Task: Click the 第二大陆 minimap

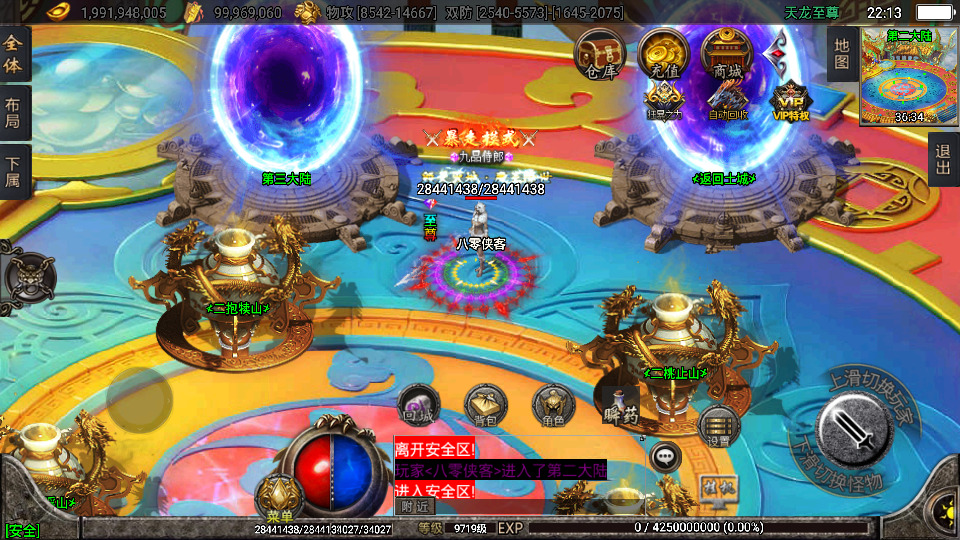Action: click(909, 76)
